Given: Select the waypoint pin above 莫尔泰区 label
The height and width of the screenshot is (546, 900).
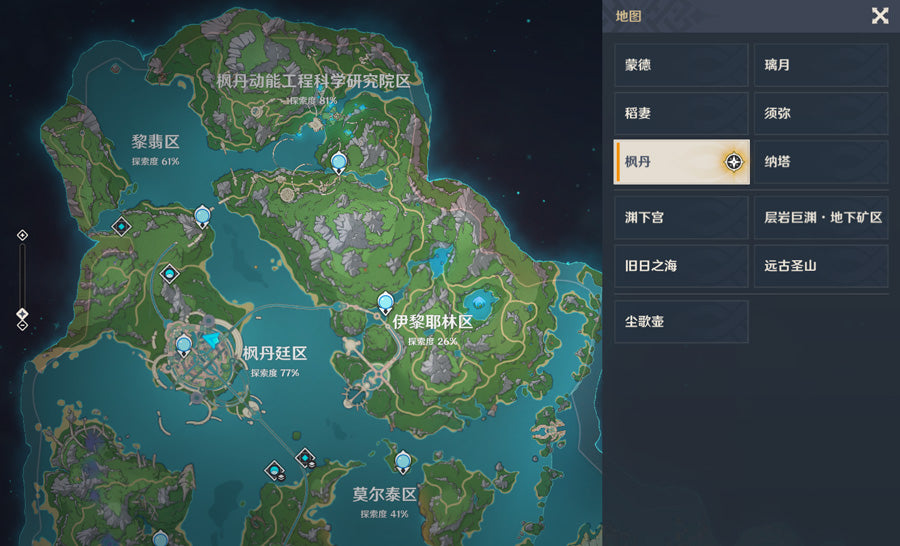Looking at the screenshot, I should [x=403, y=461].
